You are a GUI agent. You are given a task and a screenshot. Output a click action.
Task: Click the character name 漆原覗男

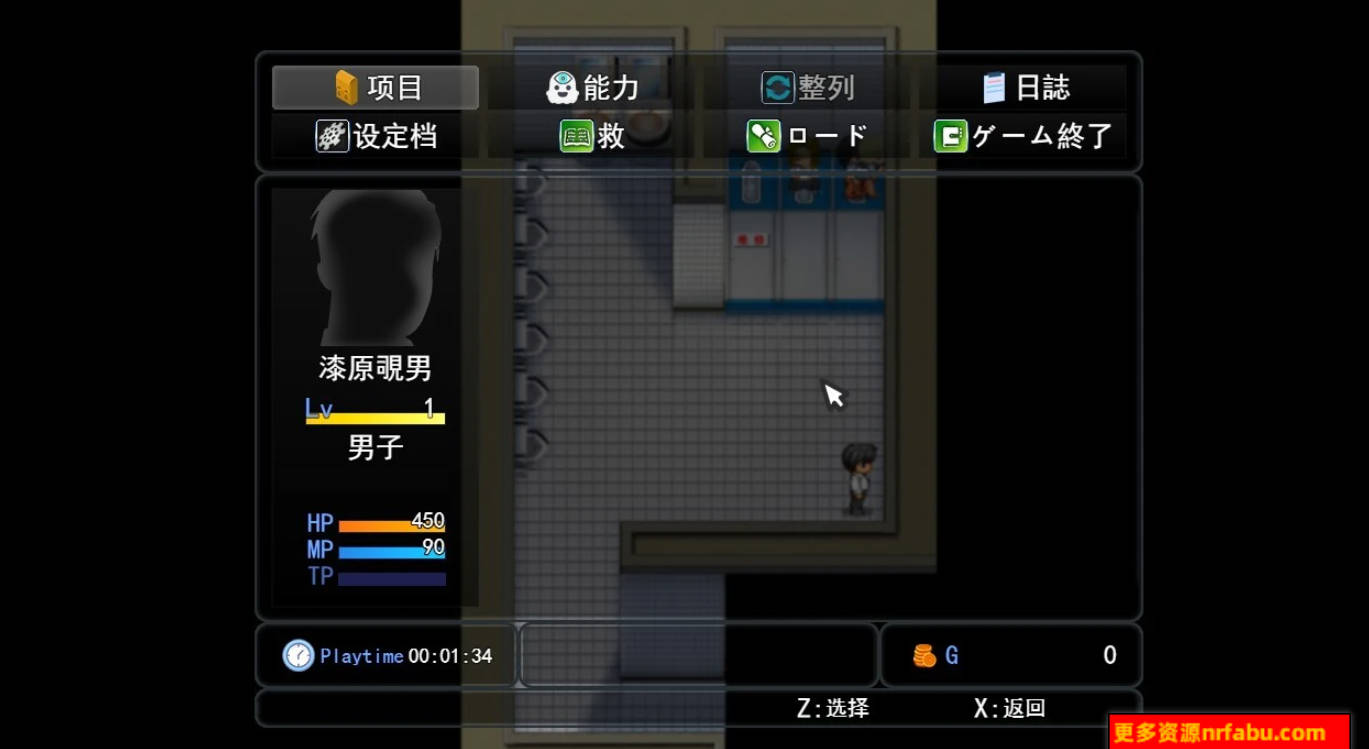(374, 369)
